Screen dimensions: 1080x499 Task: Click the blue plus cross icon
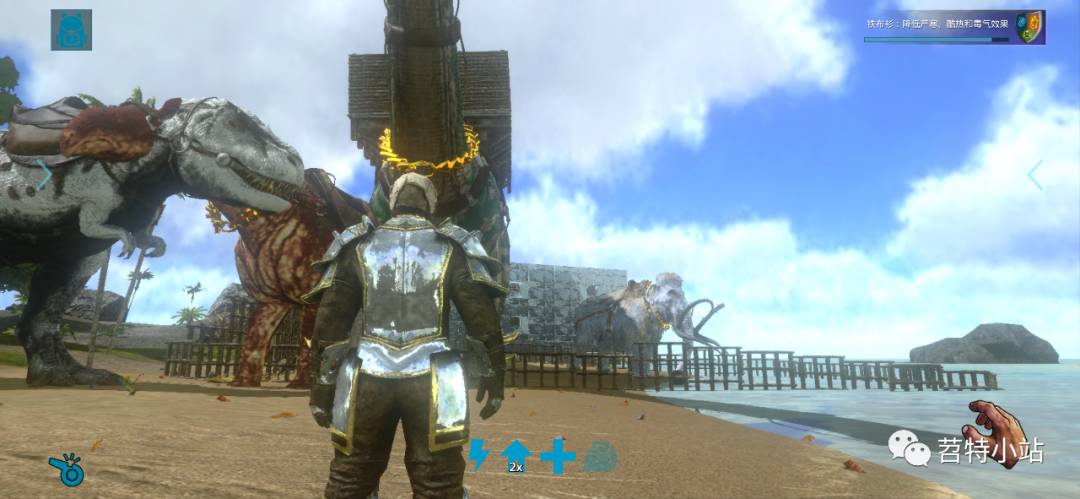coord(558,456)
